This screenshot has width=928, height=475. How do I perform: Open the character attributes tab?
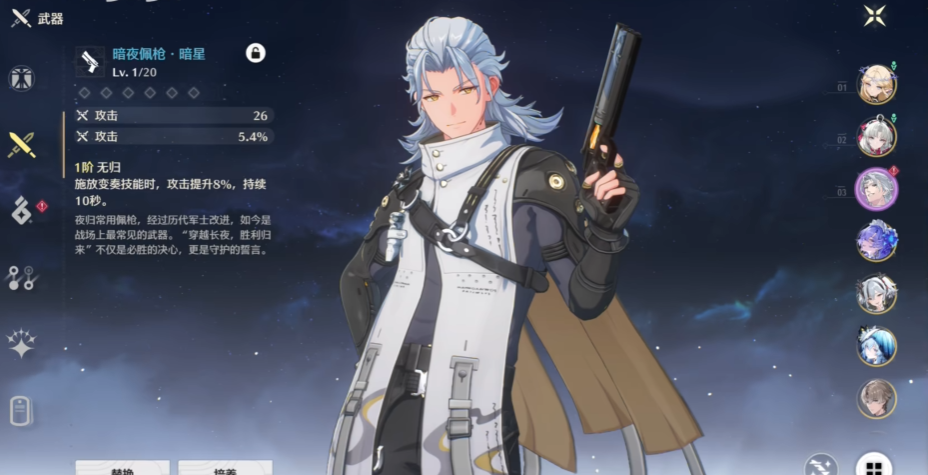click(x=21, y=79)
